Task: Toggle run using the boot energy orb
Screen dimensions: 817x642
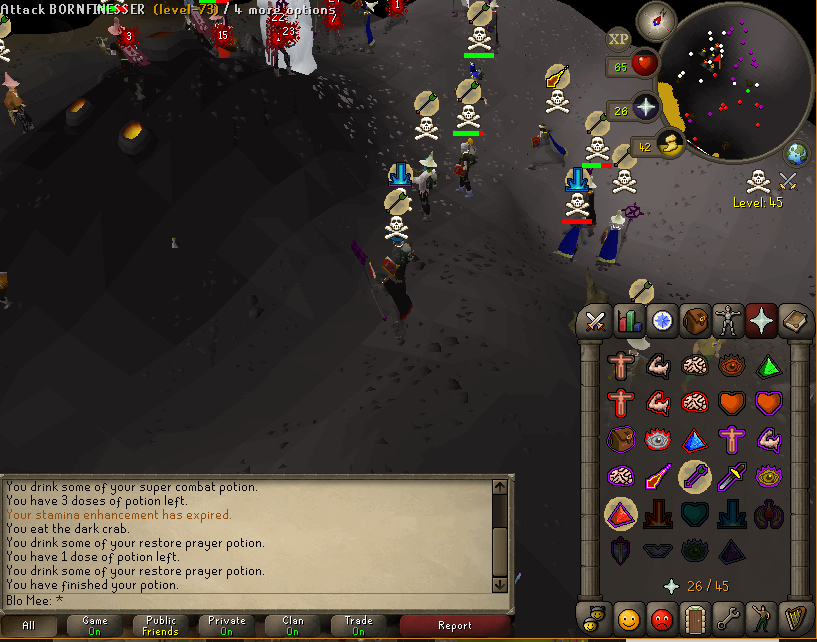Action: tap(669, 145)
